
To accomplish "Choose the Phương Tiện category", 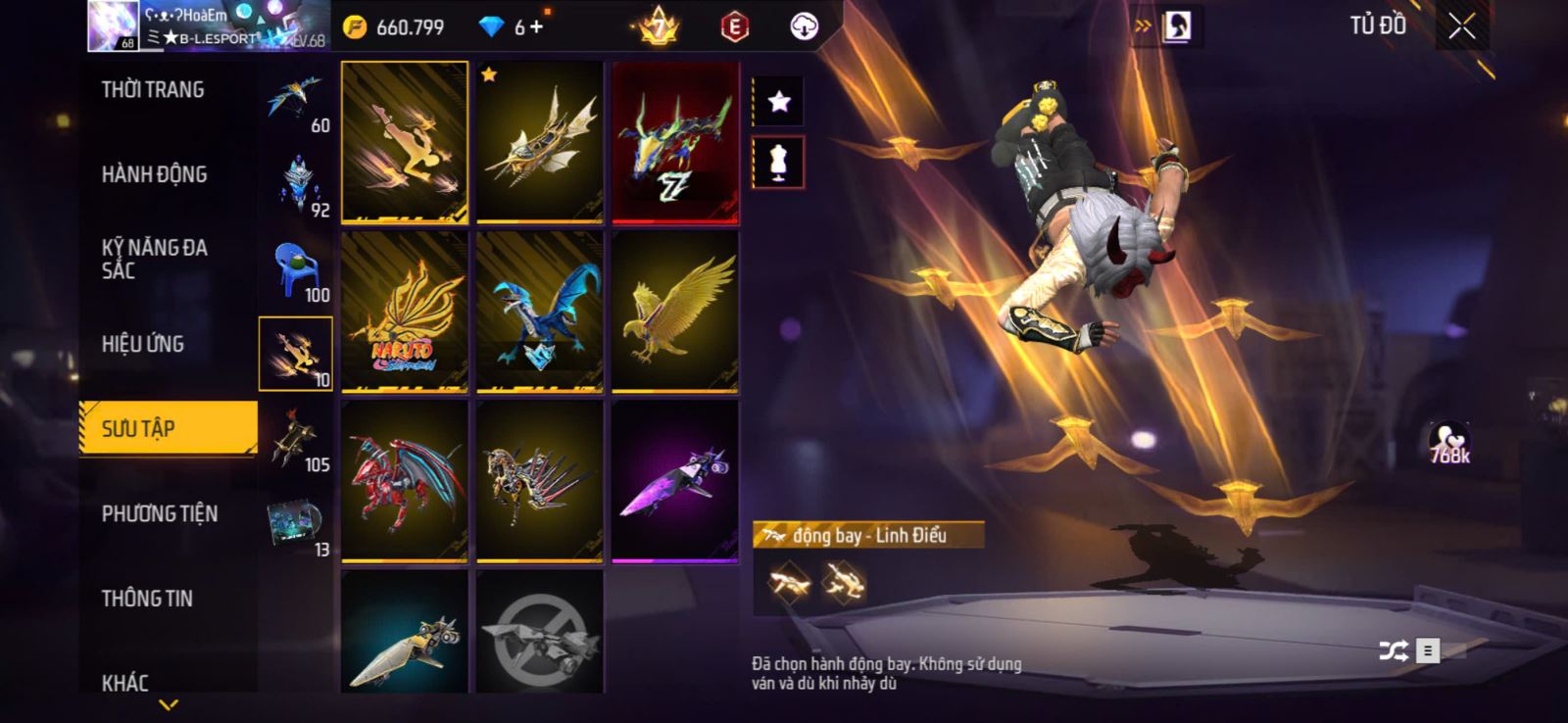I will 160,513.
